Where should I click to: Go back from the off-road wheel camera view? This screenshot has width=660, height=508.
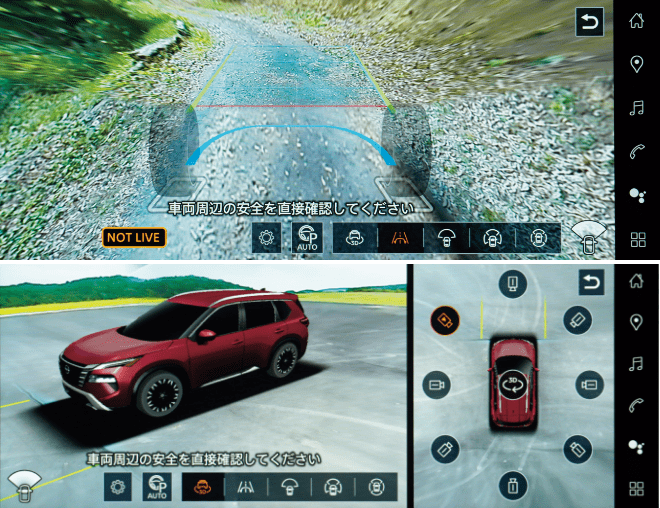coord(590,22)
